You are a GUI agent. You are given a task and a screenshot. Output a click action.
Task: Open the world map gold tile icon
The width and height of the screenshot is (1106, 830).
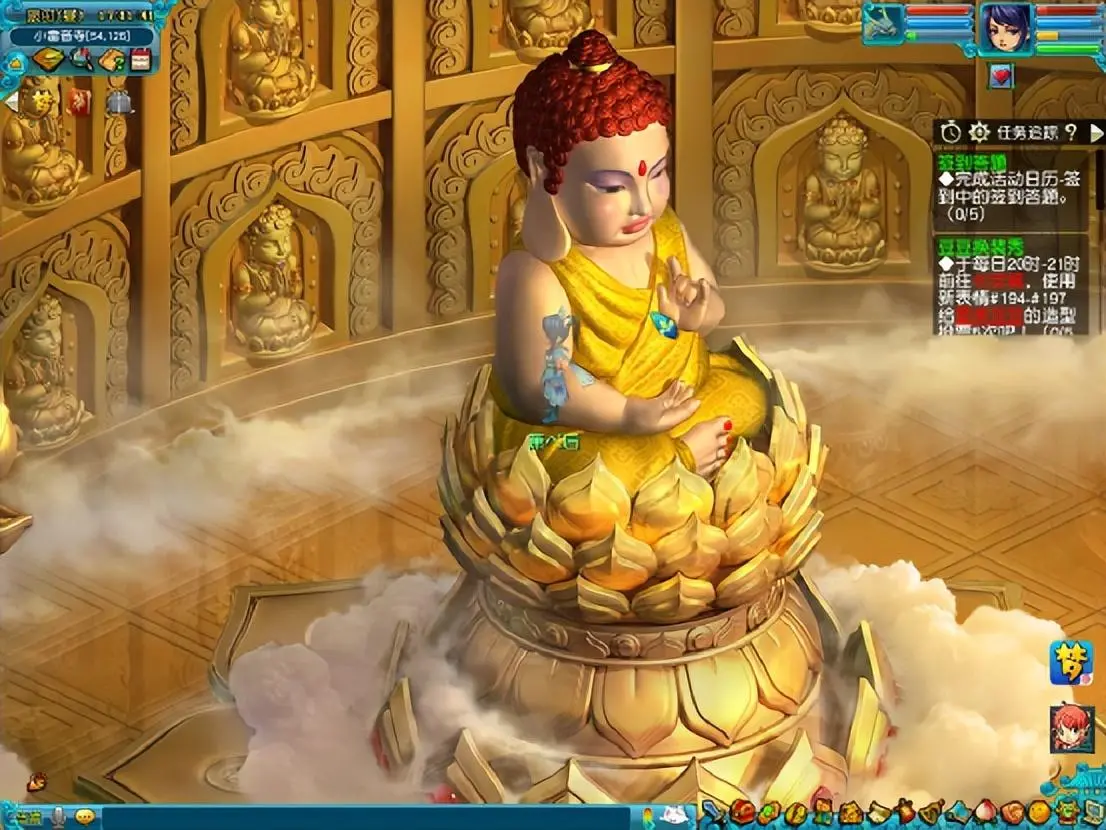48,60
